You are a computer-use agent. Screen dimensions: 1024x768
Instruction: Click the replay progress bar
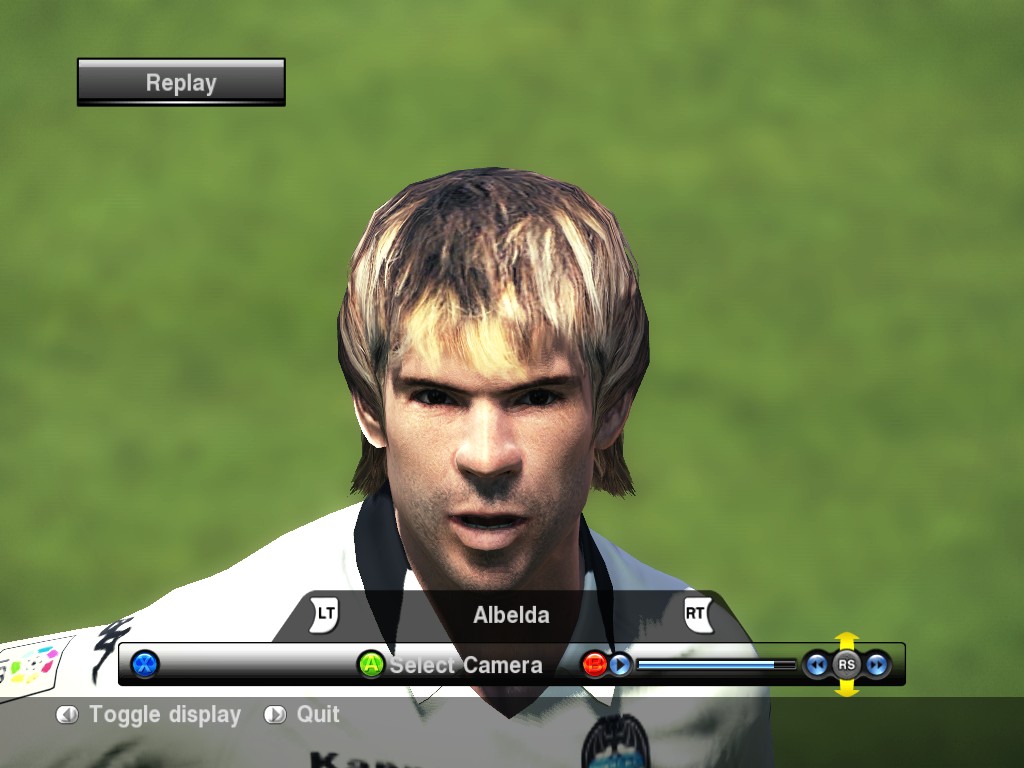tap(715, 664)
